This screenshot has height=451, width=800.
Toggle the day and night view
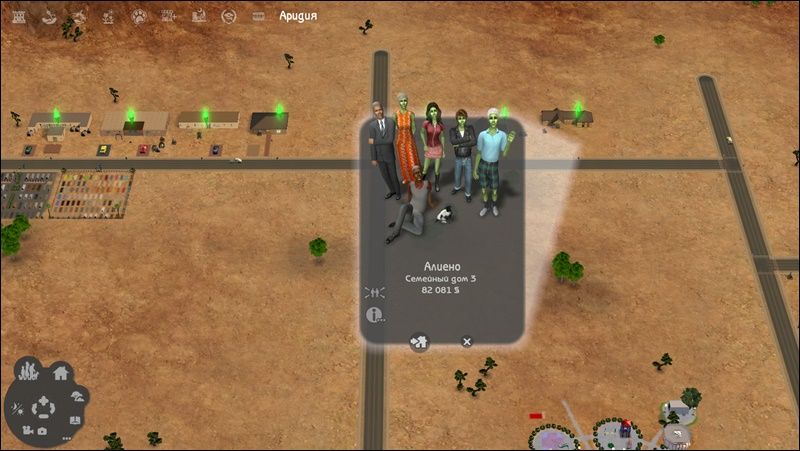[18, 408]
